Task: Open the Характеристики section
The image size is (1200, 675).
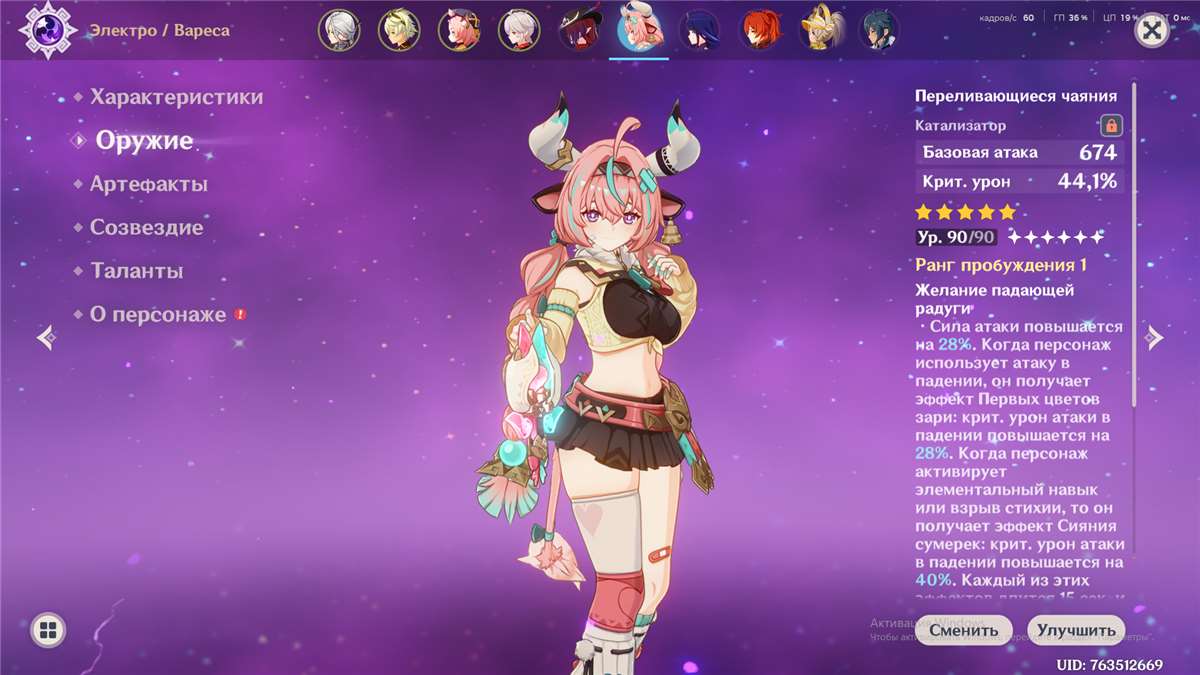Action: pos(176,97)
